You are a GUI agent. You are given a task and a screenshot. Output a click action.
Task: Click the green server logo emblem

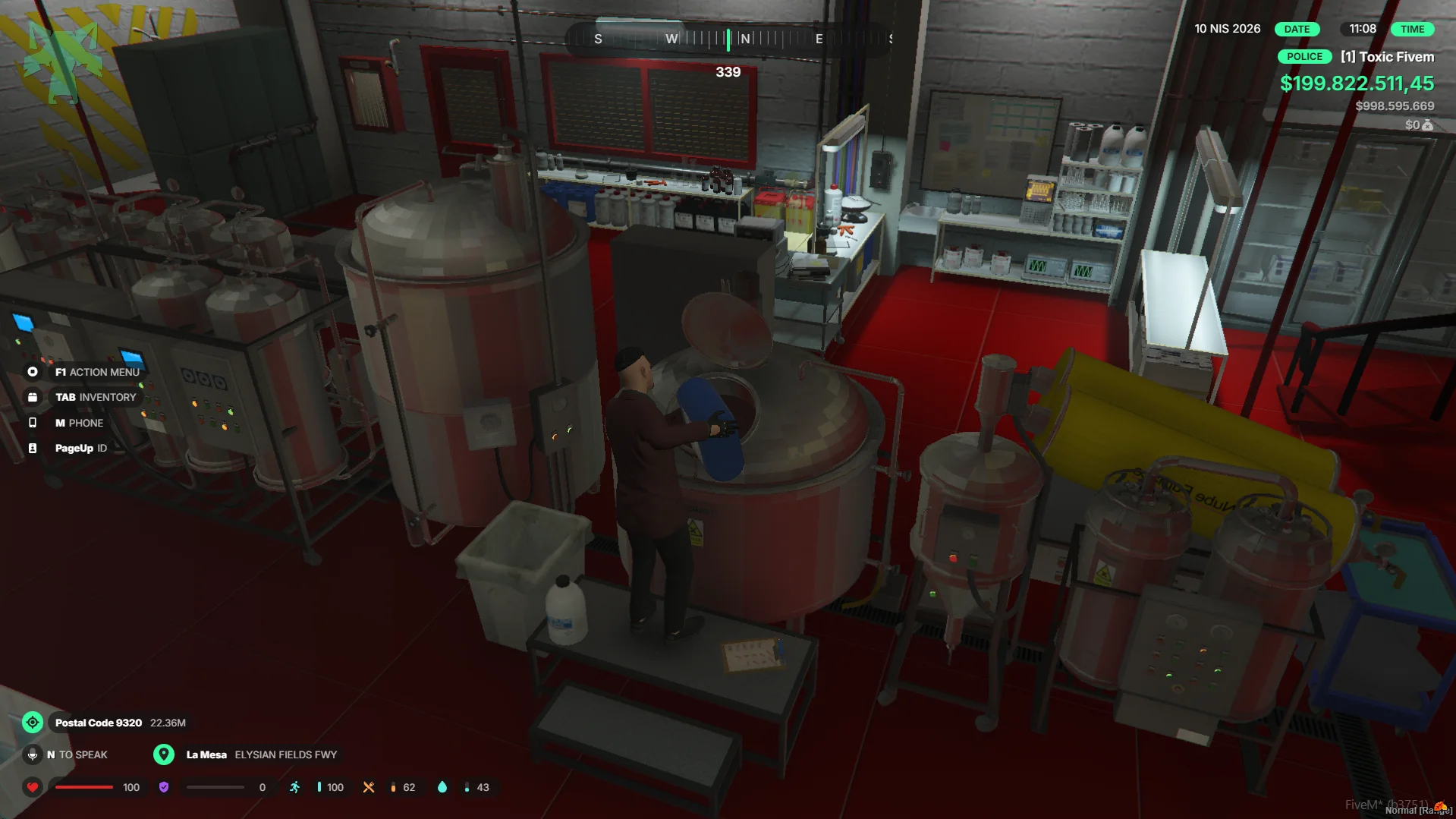(64, 59)
